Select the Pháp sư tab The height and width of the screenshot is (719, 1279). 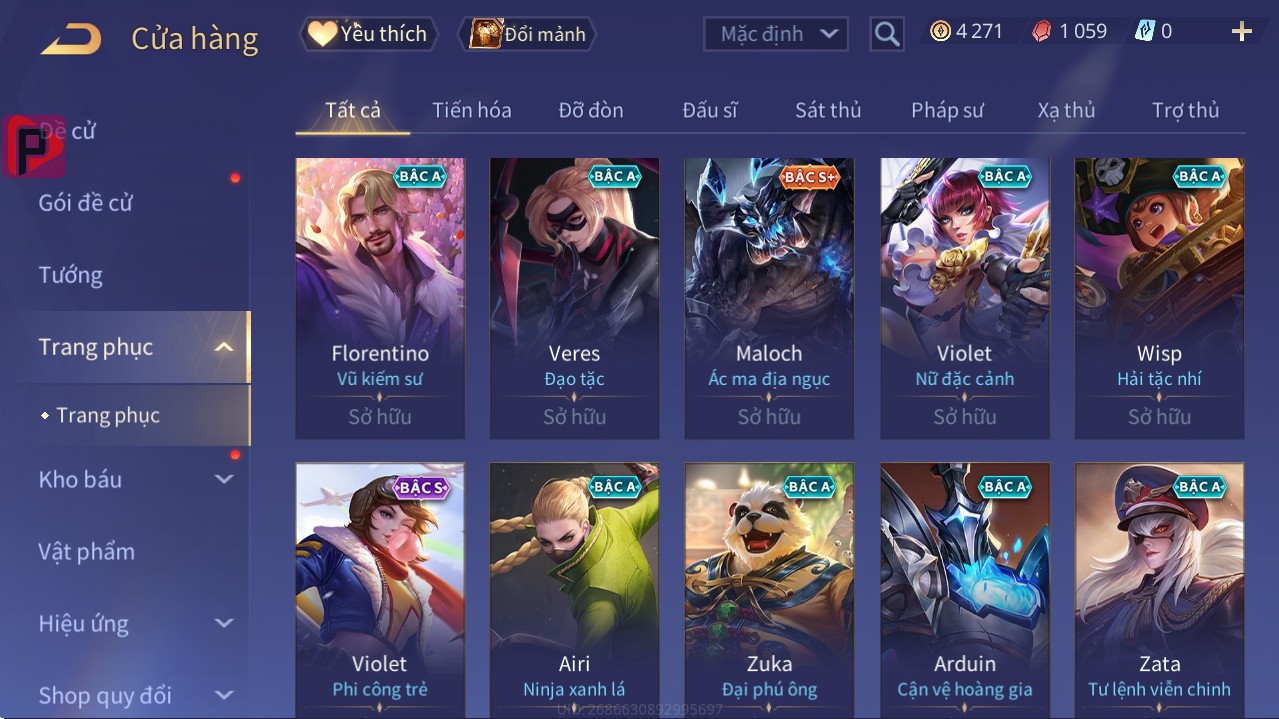point(947,110)
